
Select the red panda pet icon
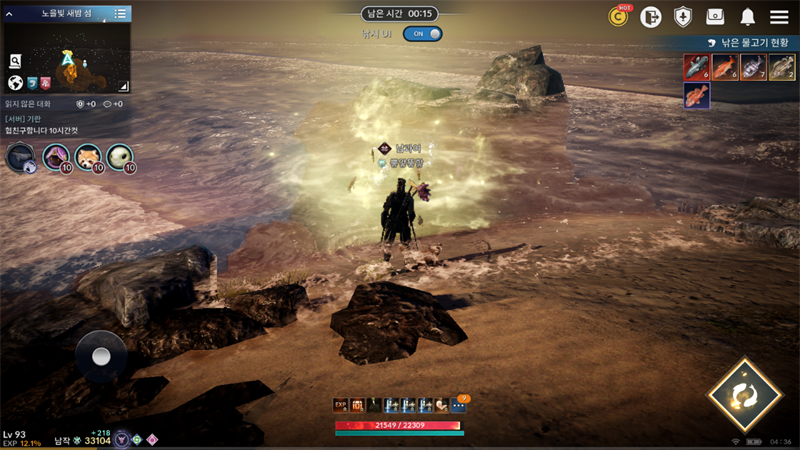tap(88, 156)
